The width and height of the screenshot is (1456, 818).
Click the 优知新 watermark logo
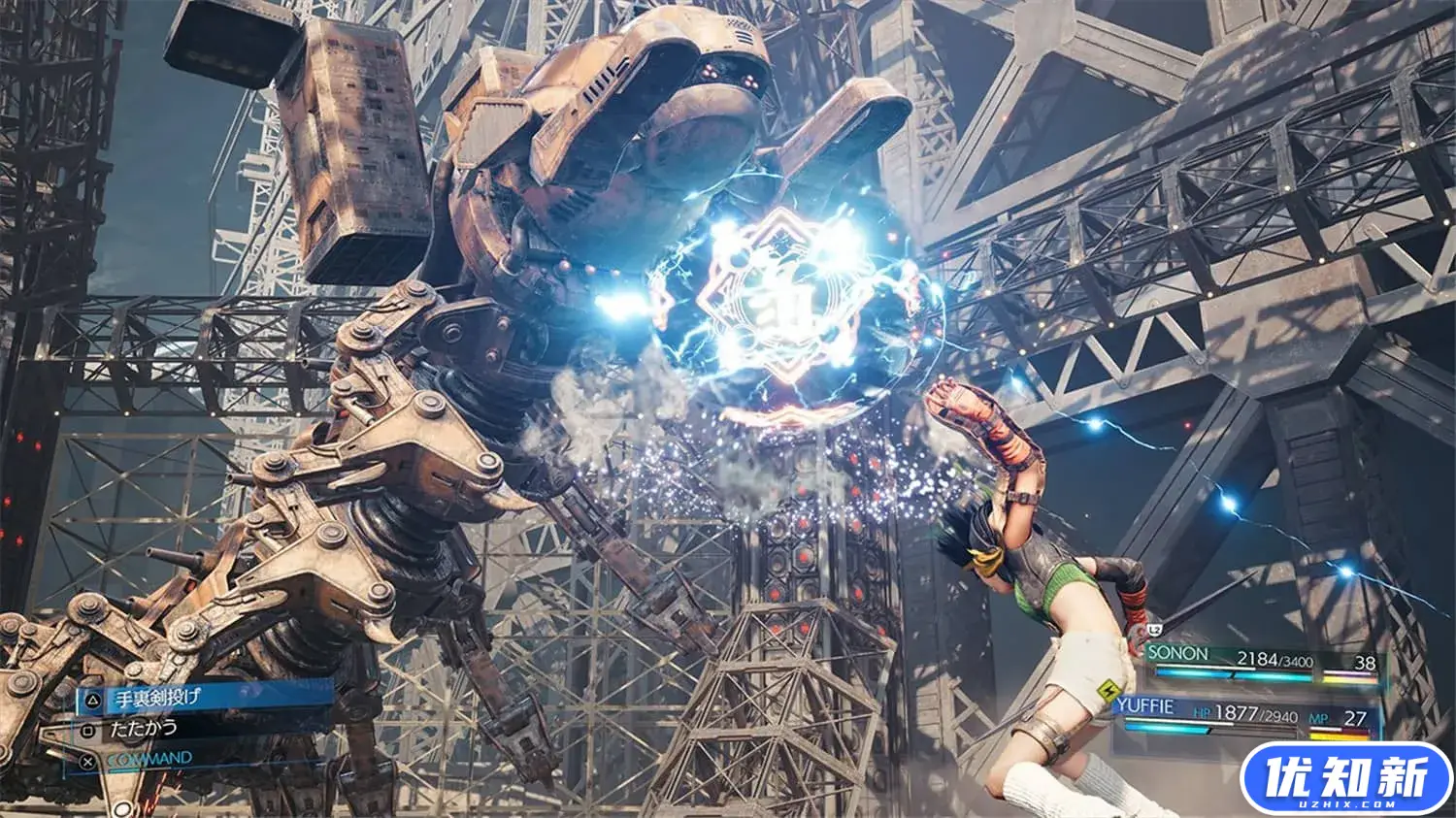(x=1345, y=778)
